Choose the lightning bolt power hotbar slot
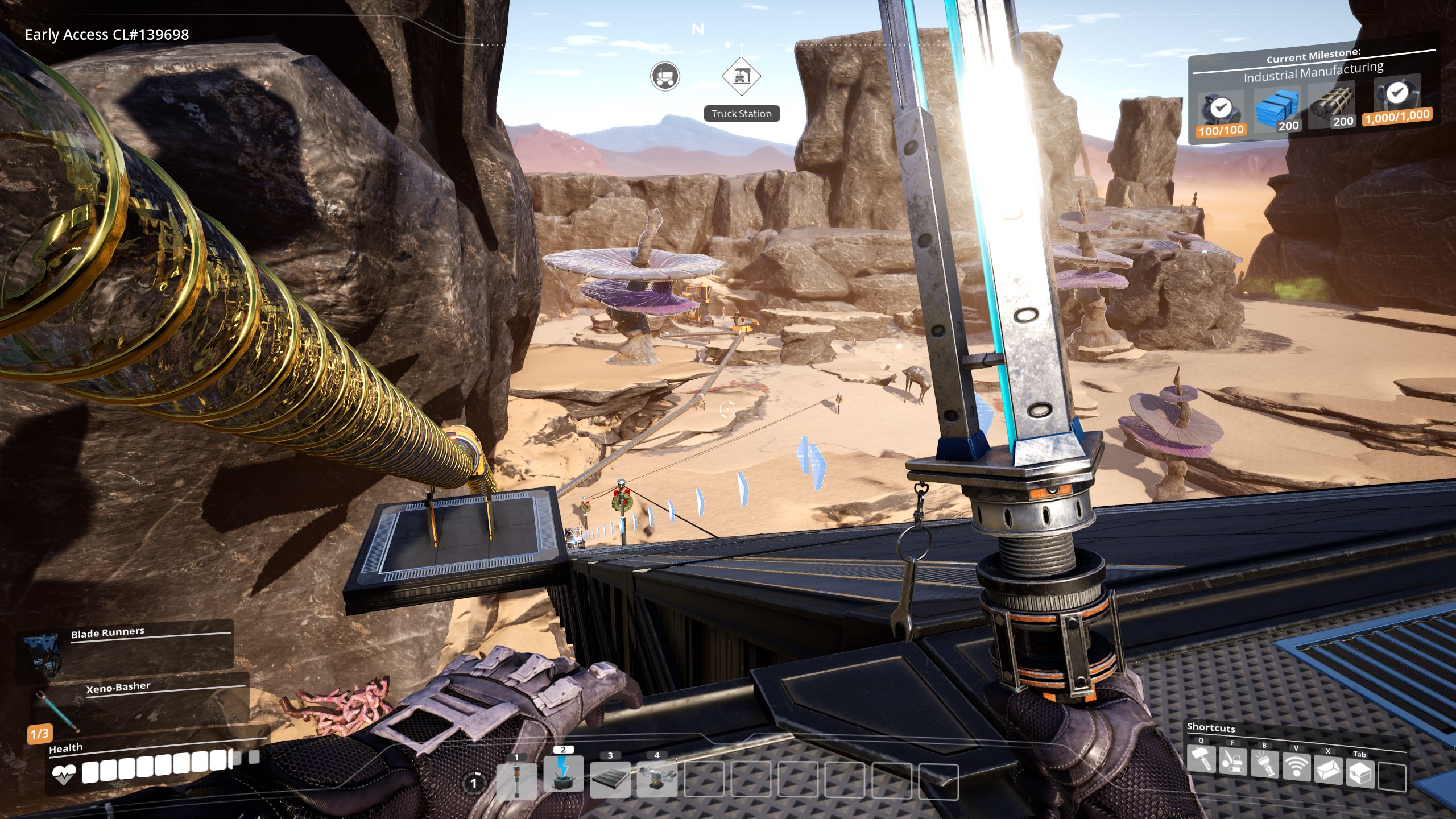The height and width of the screenshot is (819, 1456). click(x=564, y=773)
